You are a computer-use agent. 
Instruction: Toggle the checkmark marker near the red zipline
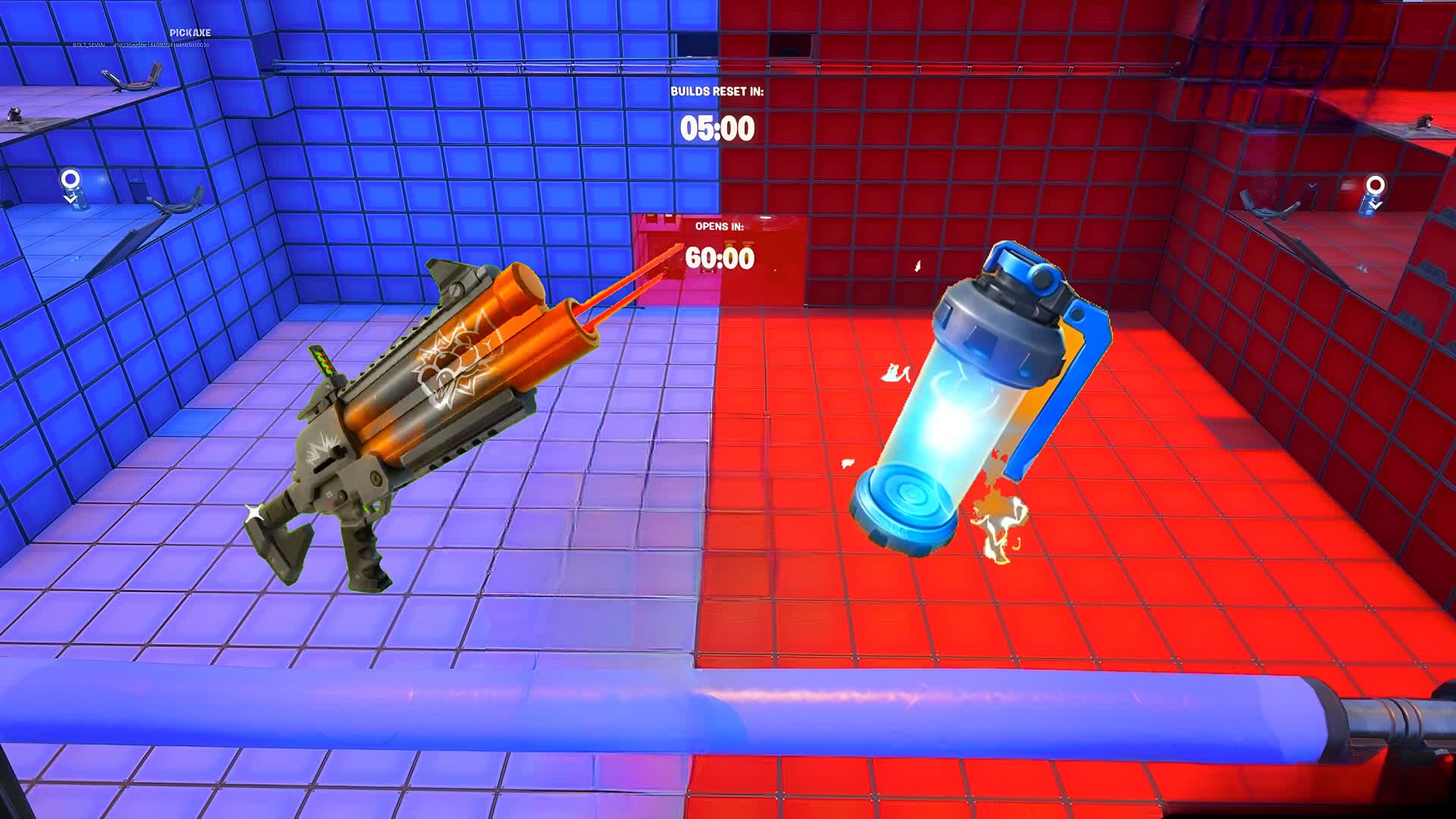click(x=1312, y=185)
